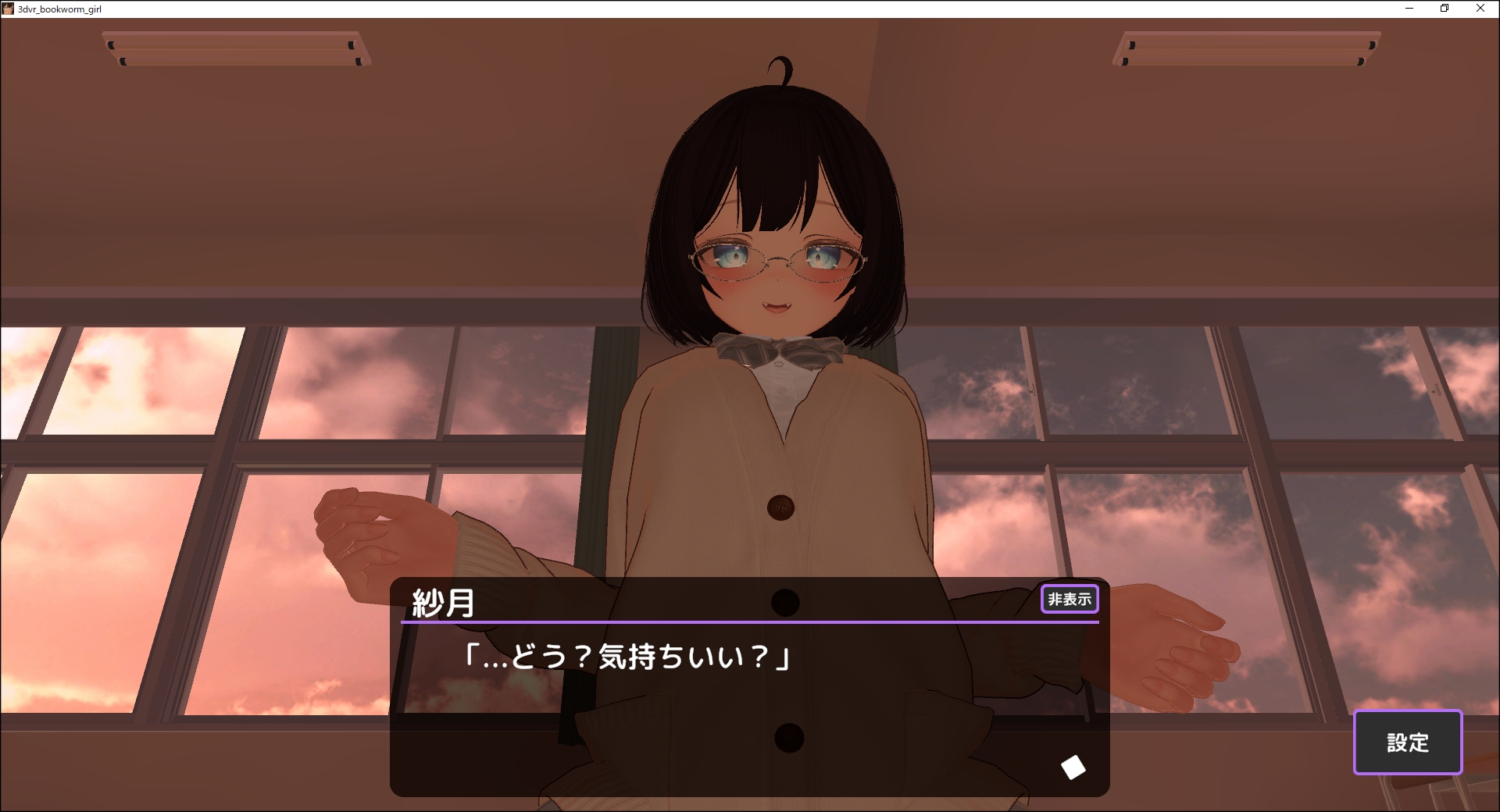Click the white diamond page-advance indicator
Screen dimensions: 1500x812
coord(1073,767)
